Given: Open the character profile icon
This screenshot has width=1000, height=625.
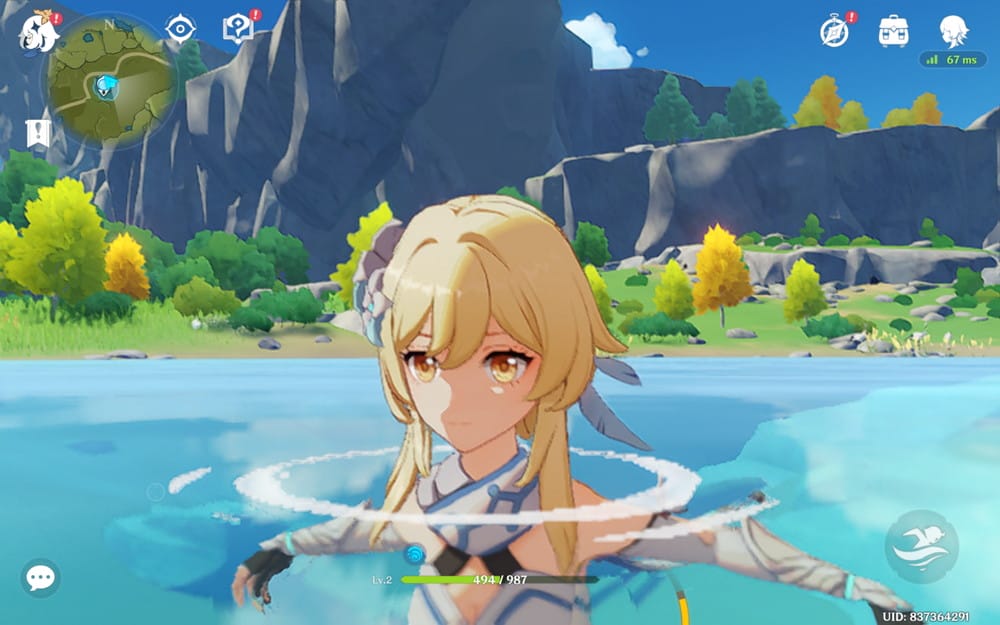Looking at the screenshot, I should coord(953,30).
